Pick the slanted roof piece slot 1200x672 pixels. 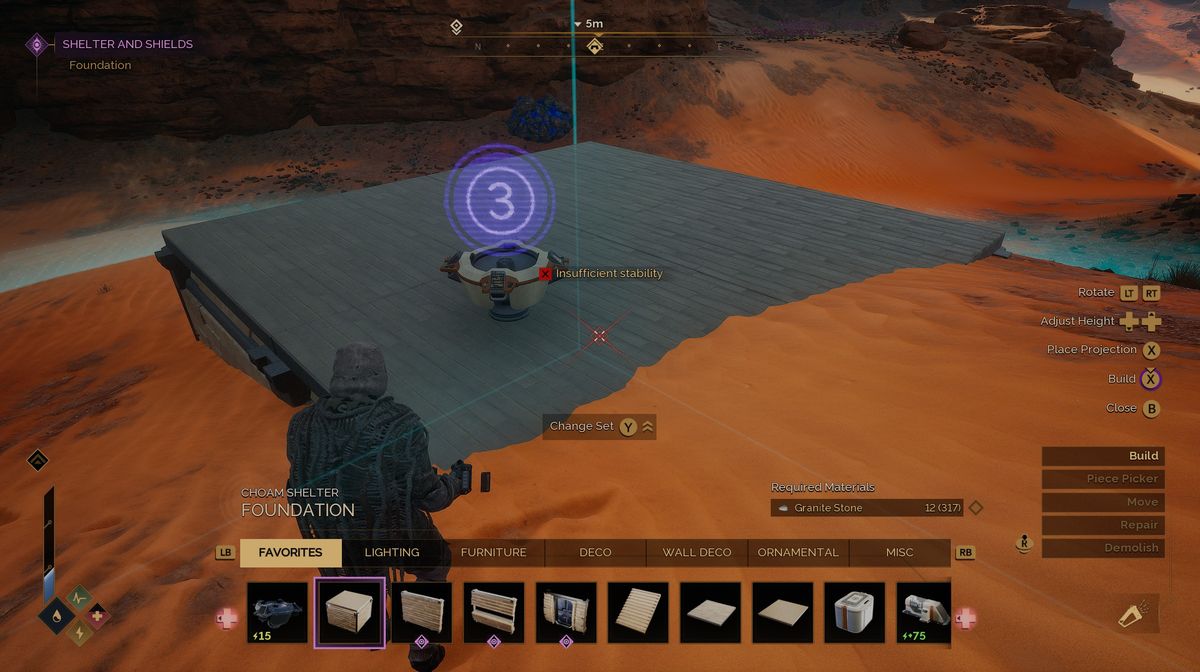pyautogui.click(x=638, y=612)
